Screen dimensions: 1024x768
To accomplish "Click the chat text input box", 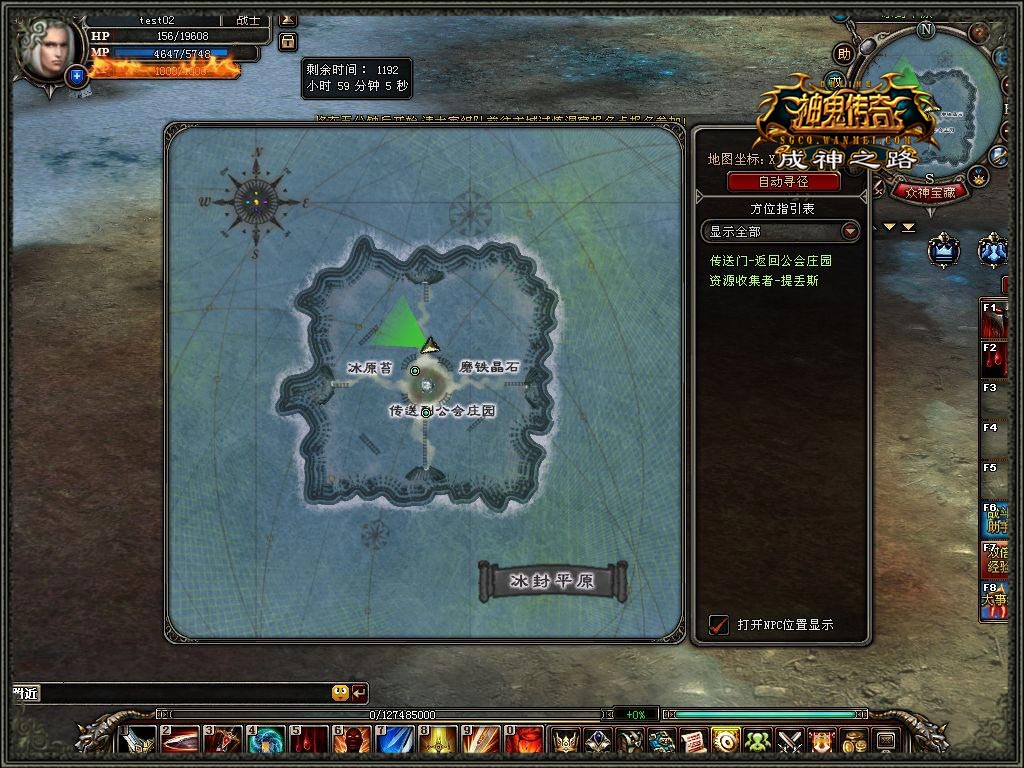I will 180,692.
